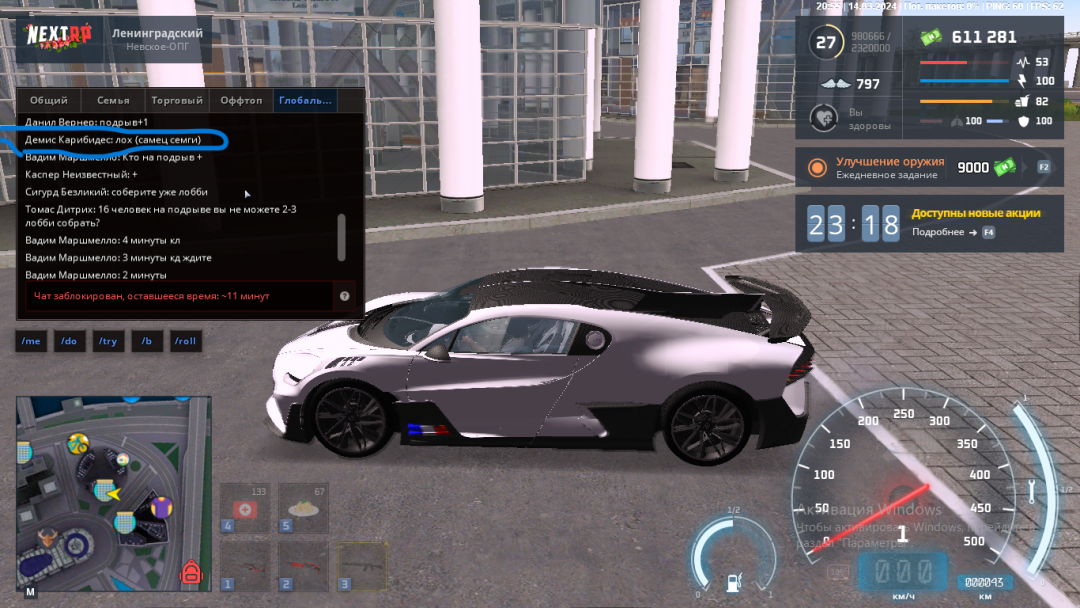Viewport: 1080px width, 608px height.
Task: Click the chat scrollbar handle
Action: 342,237
